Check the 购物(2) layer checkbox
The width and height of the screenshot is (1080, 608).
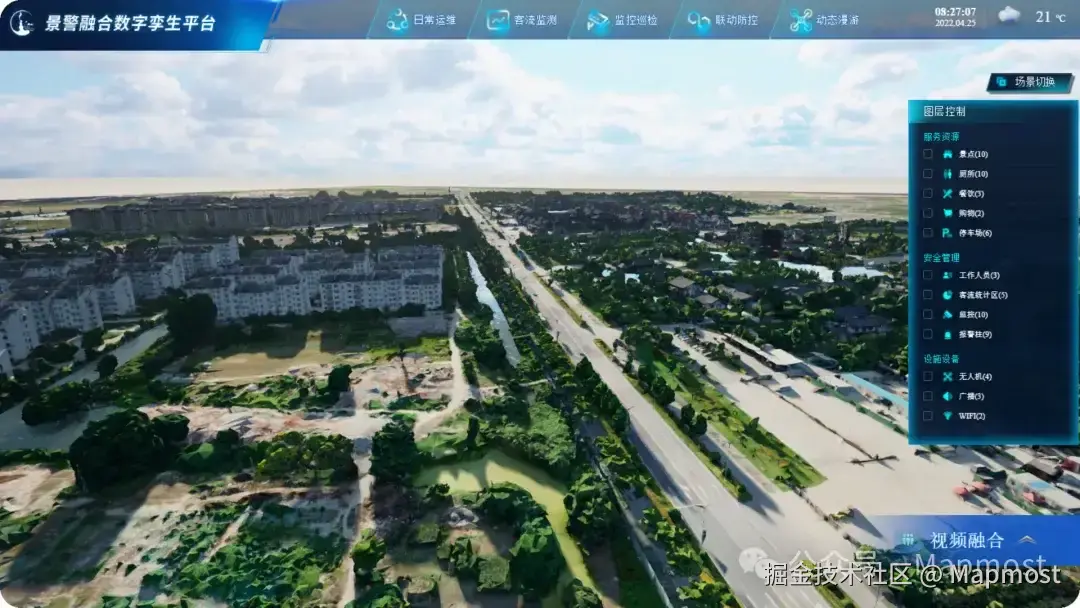point(928,213)
